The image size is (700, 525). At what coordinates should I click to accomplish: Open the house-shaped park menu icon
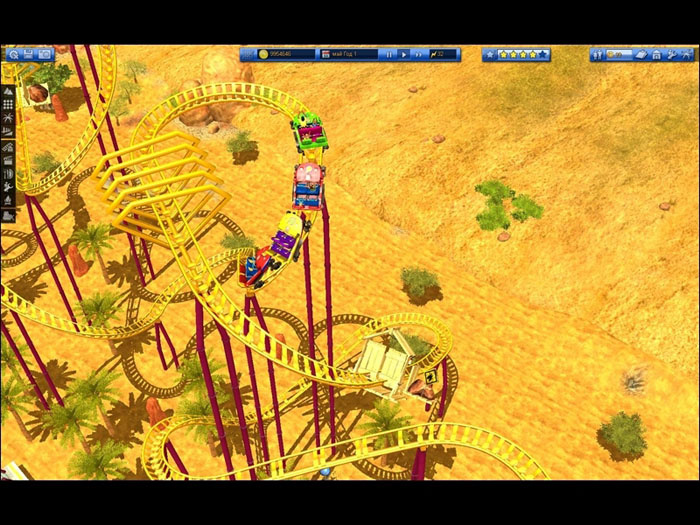point(655,55)
